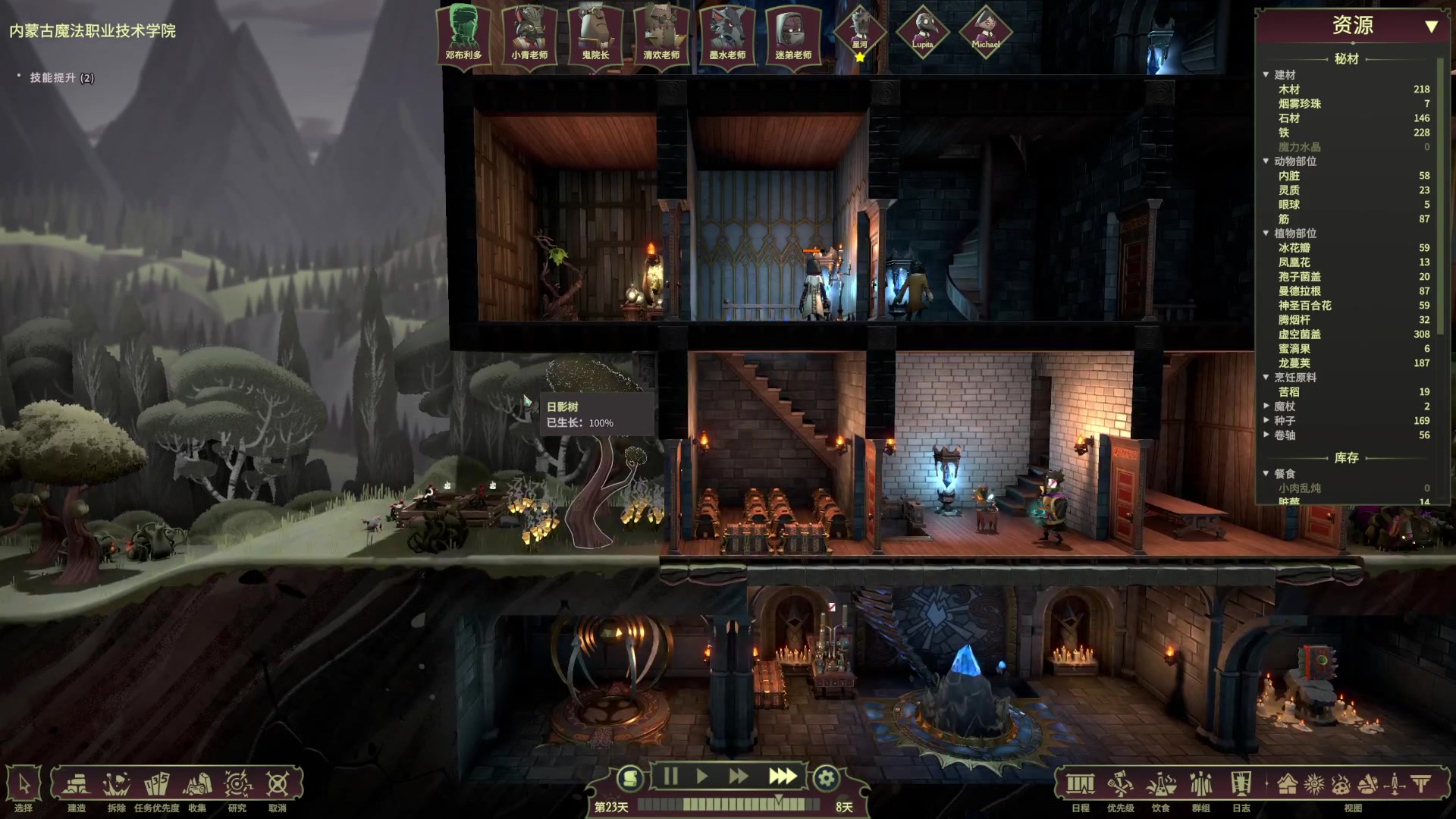Choose the 拆除 demolish tool
This screenshot has width=1456, height=819.
click(117, 785)
